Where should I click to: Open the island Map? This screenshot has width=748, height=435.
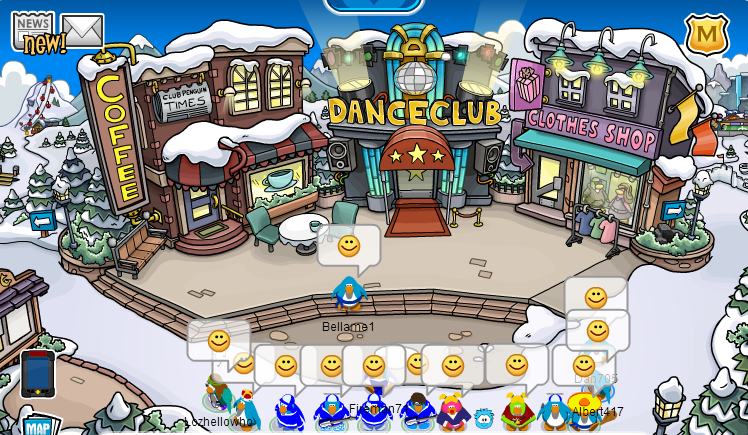pos(38,426)
